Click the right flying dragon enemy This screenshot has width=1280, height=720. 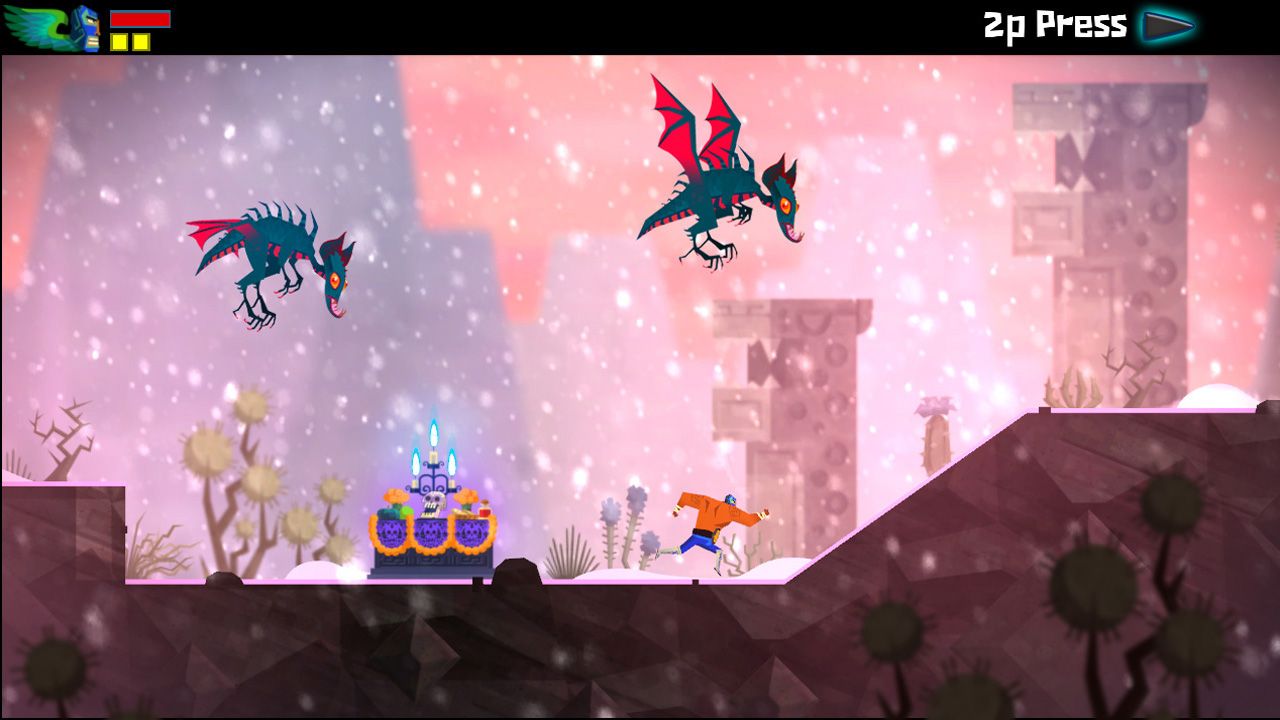720,190
